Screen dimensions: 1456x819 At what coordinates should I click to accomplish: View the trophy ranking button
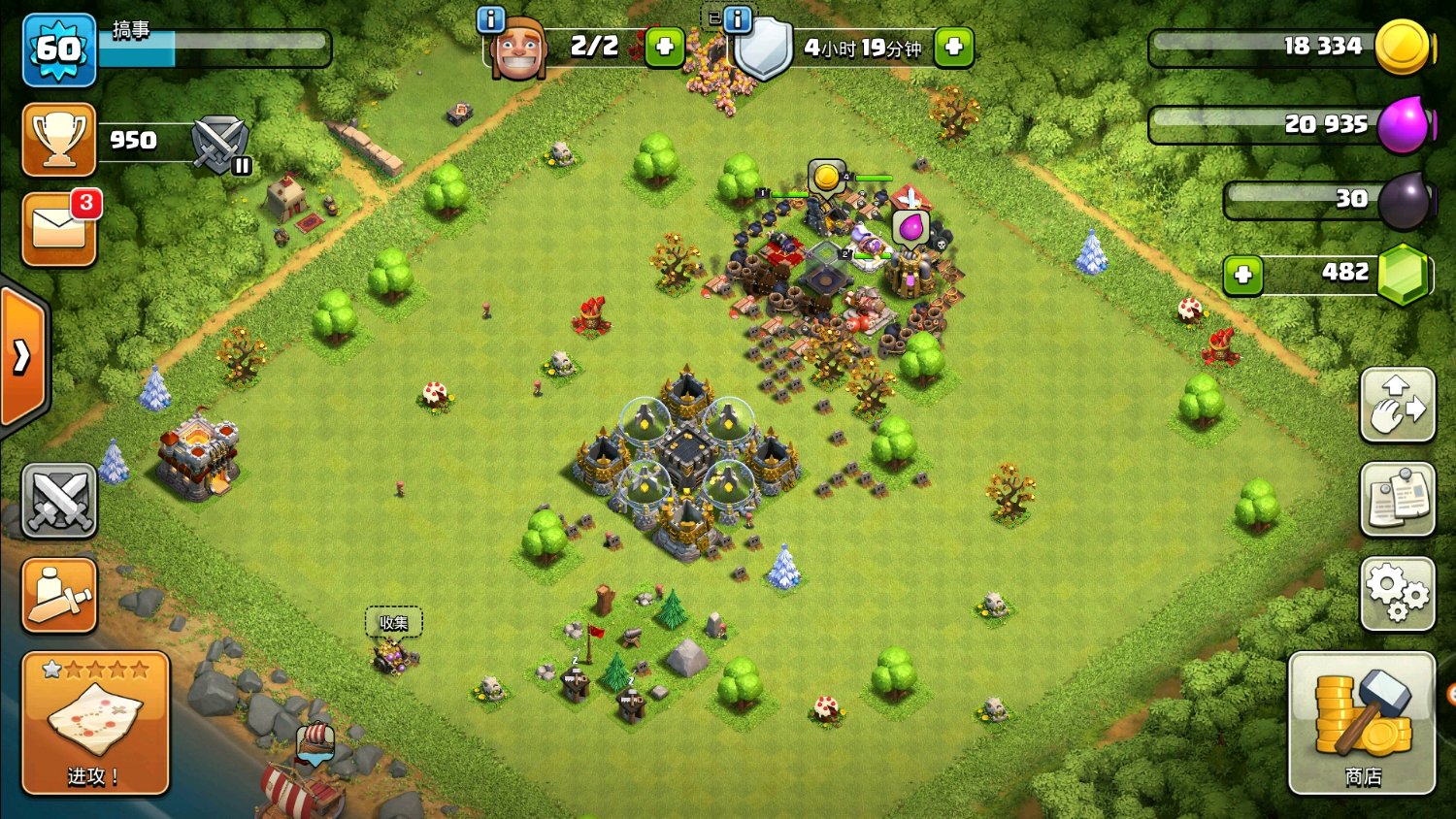59,140
